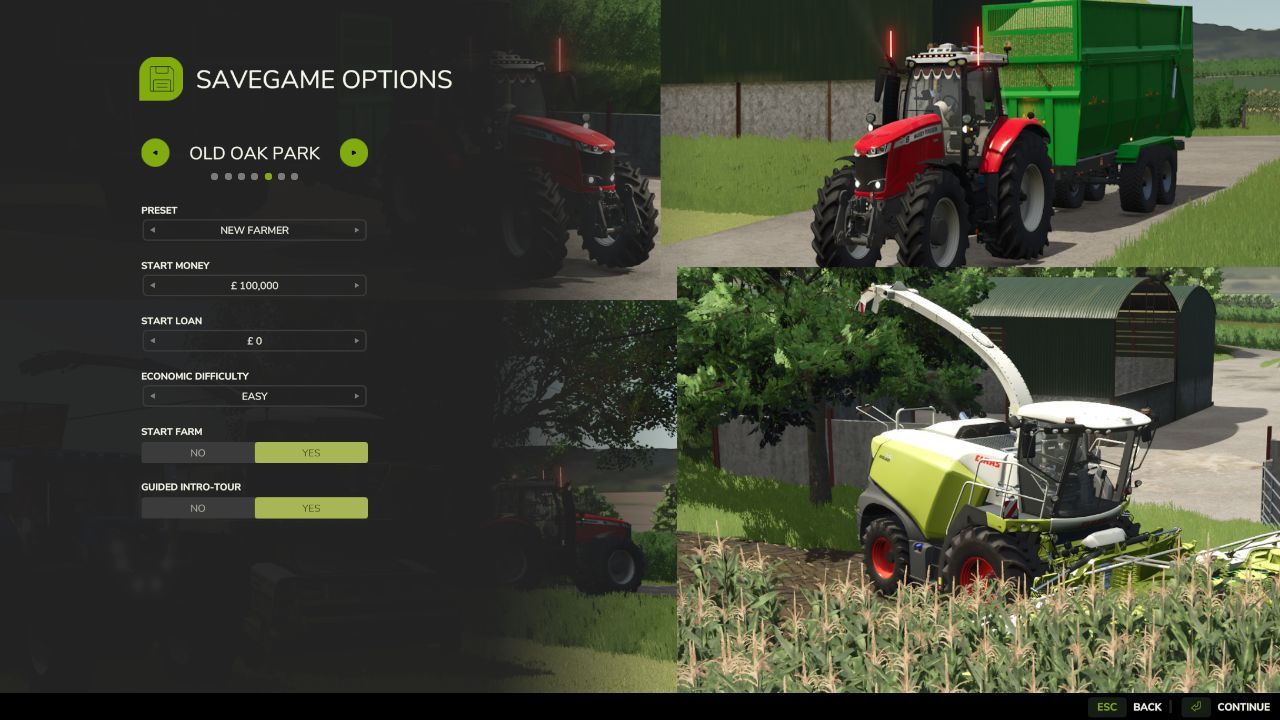Image resolution: width=1280 pixels, height=720 pixels.
Task: Set START FARM to NO
Action: point(197,452)
